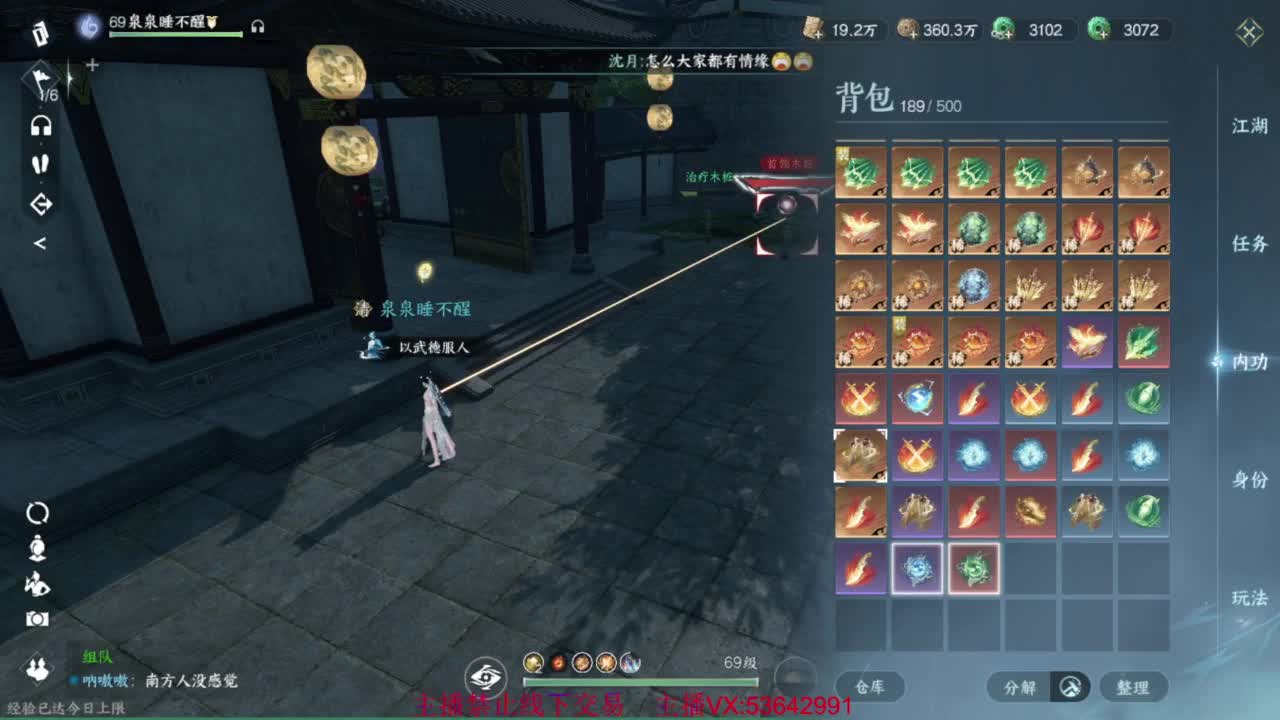Toggle the auto-decompose hammer switch beside 分解
This screenshot has width=1280, height=720.
tap(1069, 687)
